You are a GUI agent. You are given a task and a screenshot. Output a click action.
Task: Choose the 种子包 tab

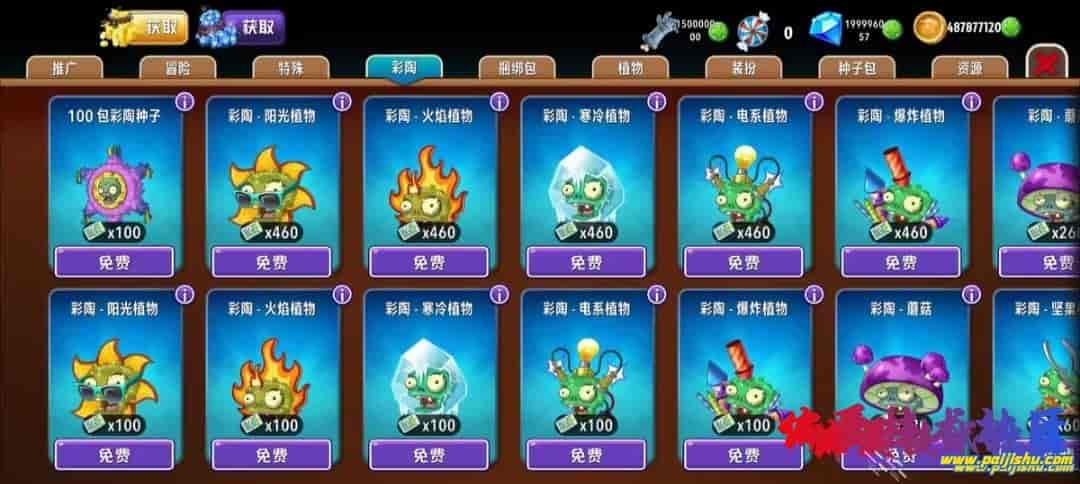pos(856,68)
